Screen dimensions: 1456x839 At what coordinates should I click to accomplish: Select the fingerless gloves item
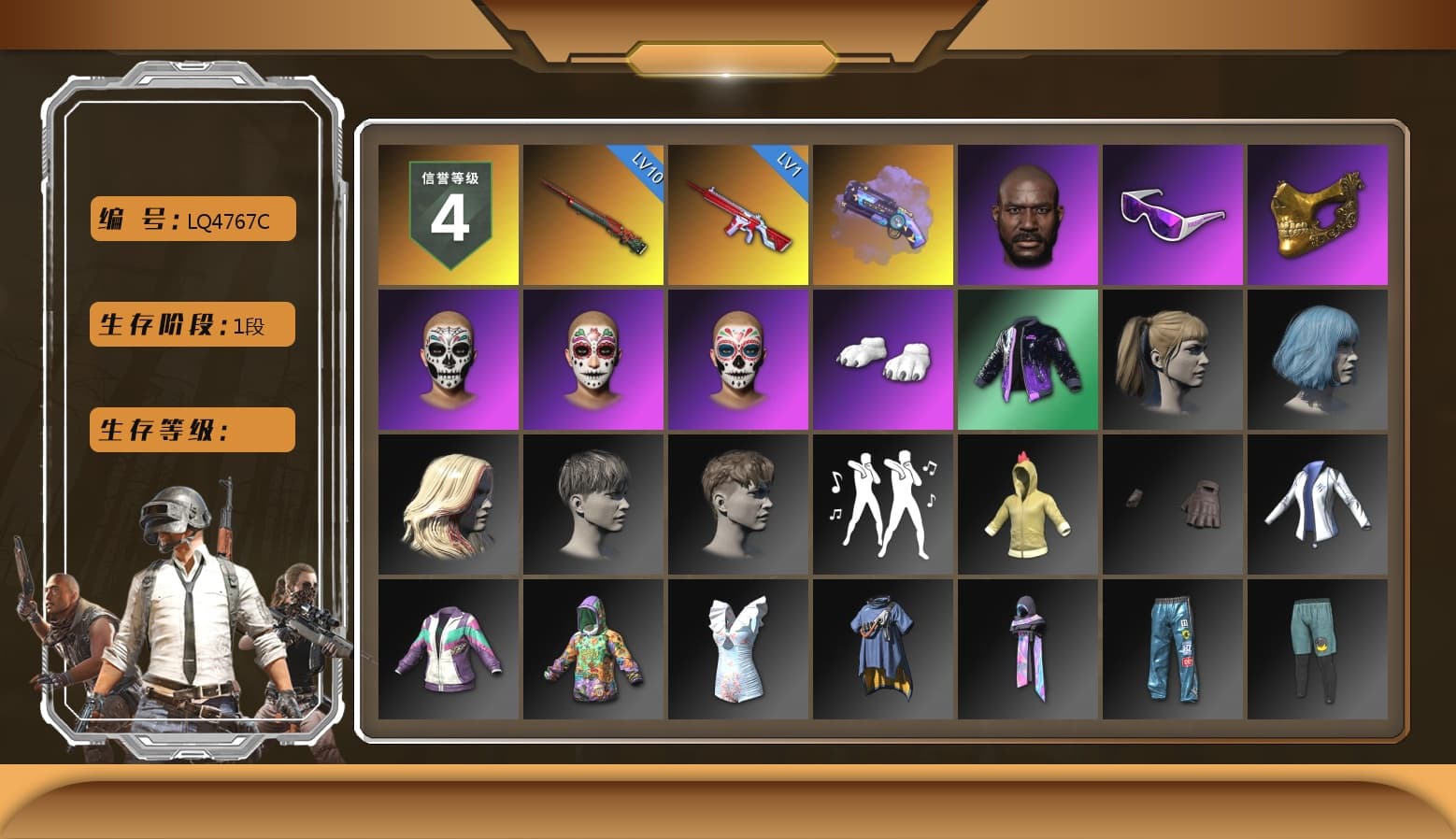(1173, 504)
